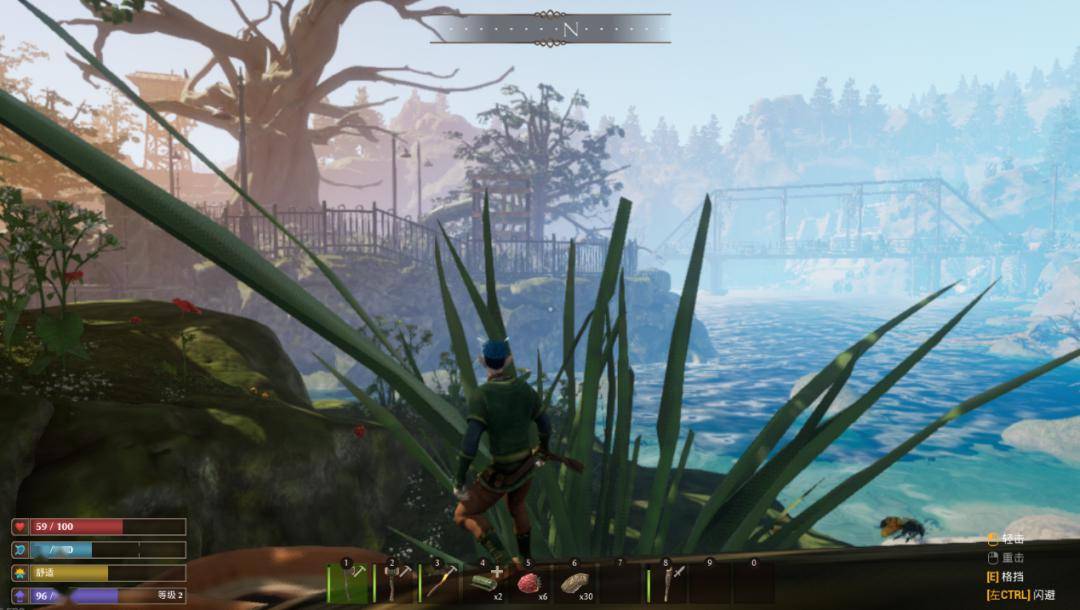The width and height of the screenshot is (1080, 610).
Task: Pick the x30 resource stack in slot 6
Action: pyautogui.click(x=575, y=582)
